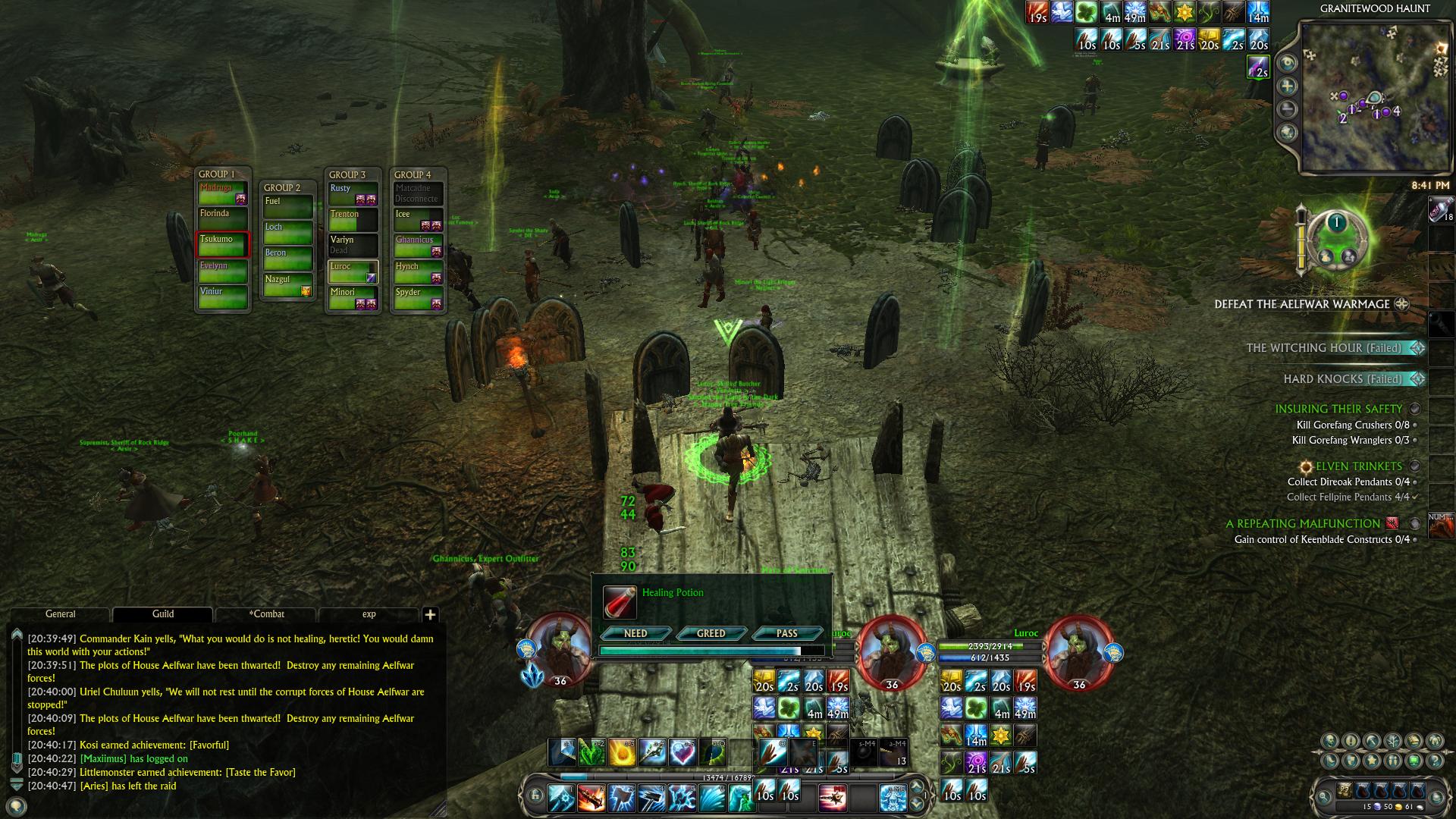This screenshot has width=1456, height=819.
Task: Select raid member Tsukumo in Group 1
Action: [x=223, y=244]
